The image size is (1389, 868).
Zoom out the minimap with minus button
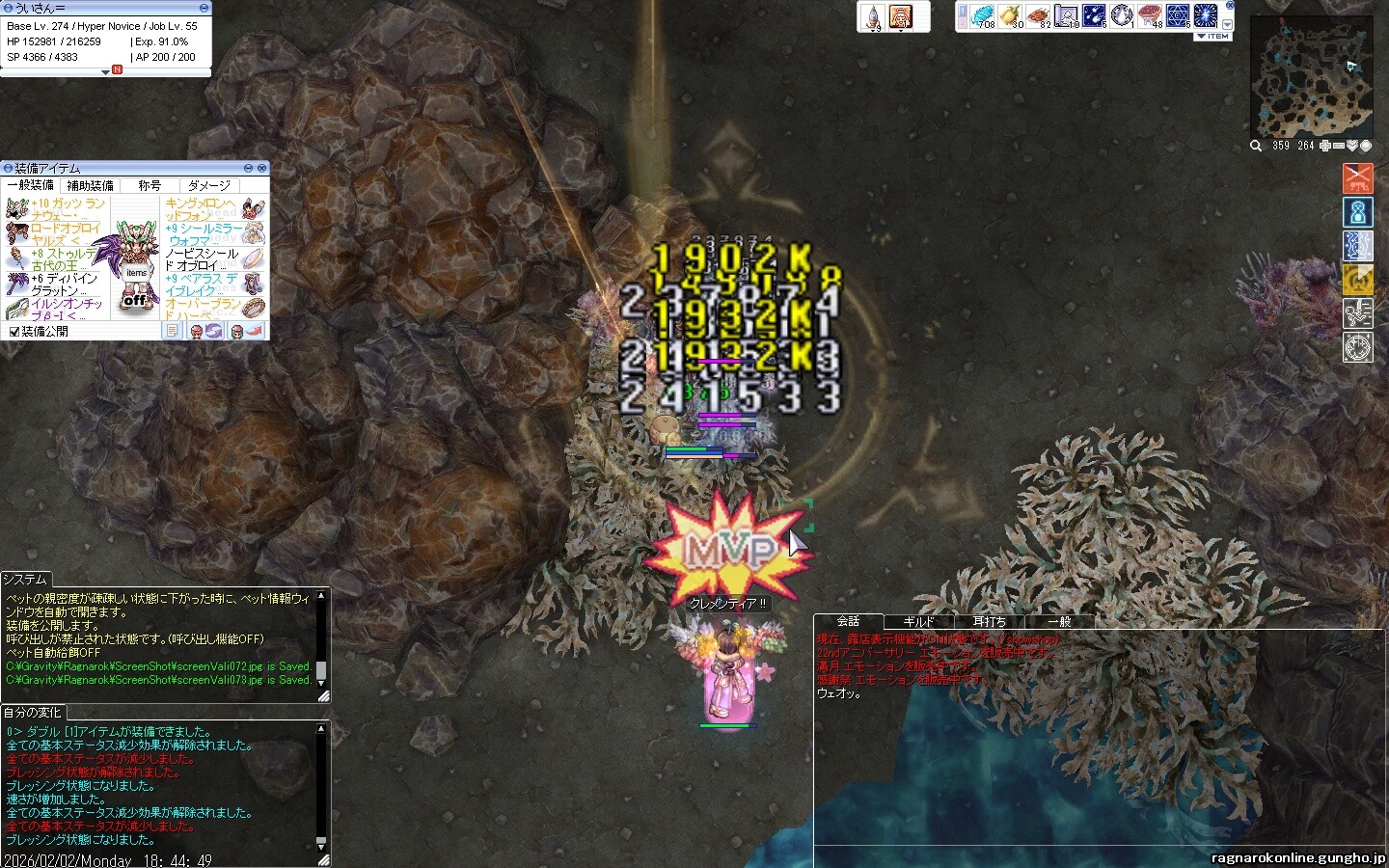pos(1339,146)
